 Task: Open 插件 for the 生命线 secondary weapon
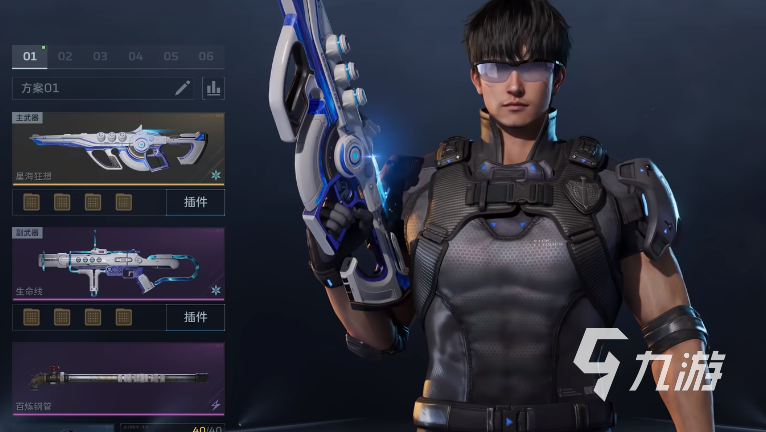coord(195,317)
